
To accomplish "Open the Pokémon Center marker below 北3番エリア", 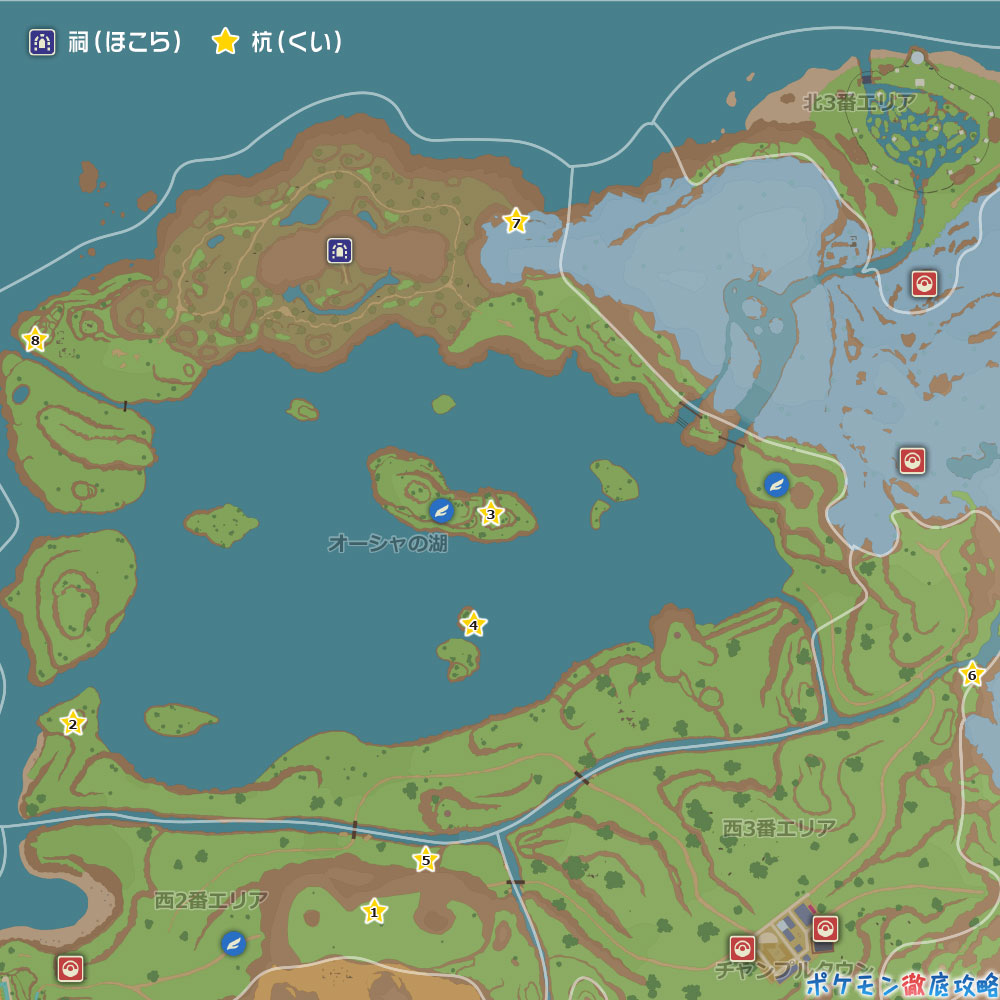I will (x=924, y=284).
